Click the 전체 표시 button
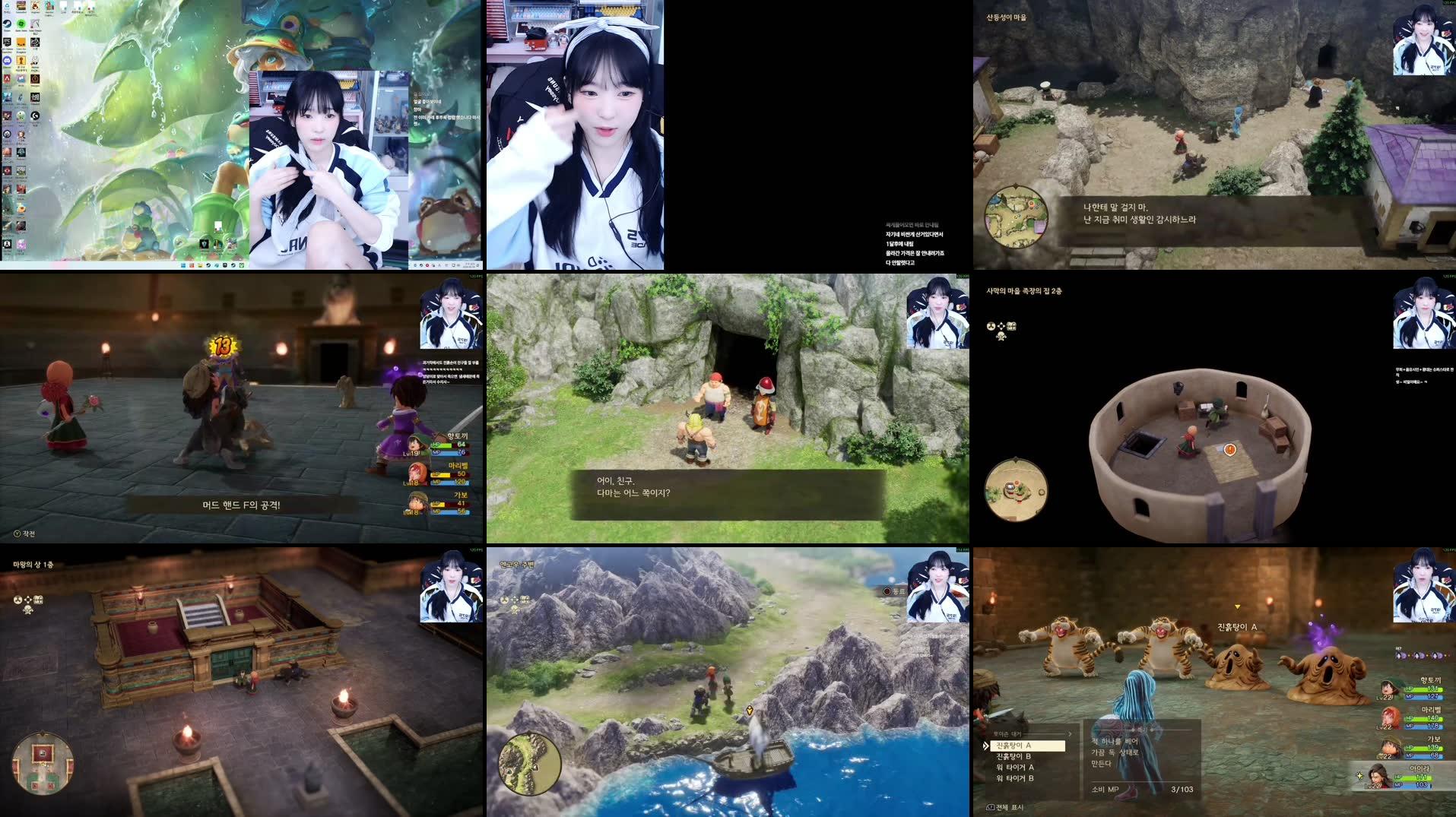 click(x=1004, y=809)
